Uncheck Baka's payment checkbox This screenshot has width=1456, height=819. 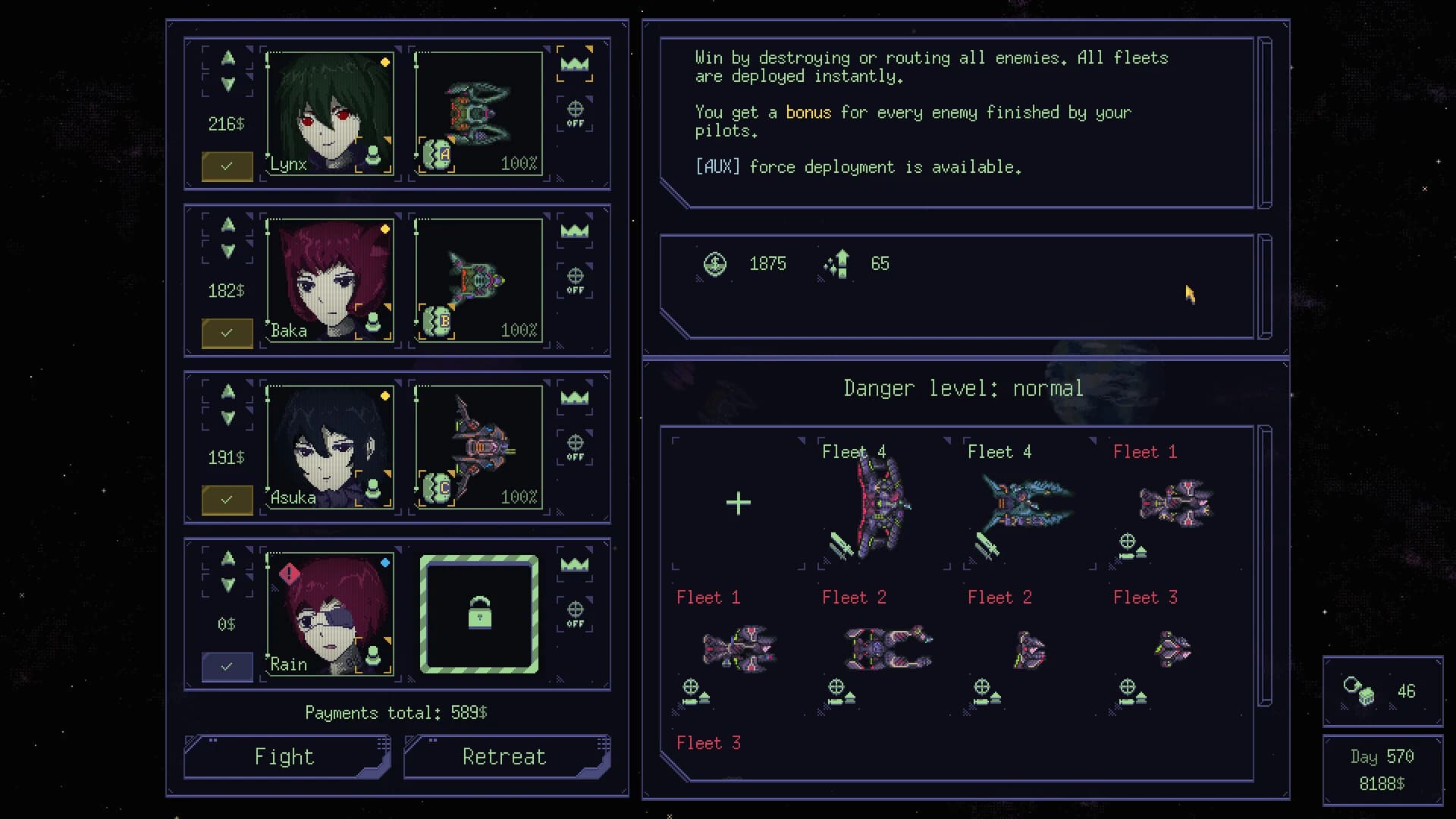click(x=227, y=333)
